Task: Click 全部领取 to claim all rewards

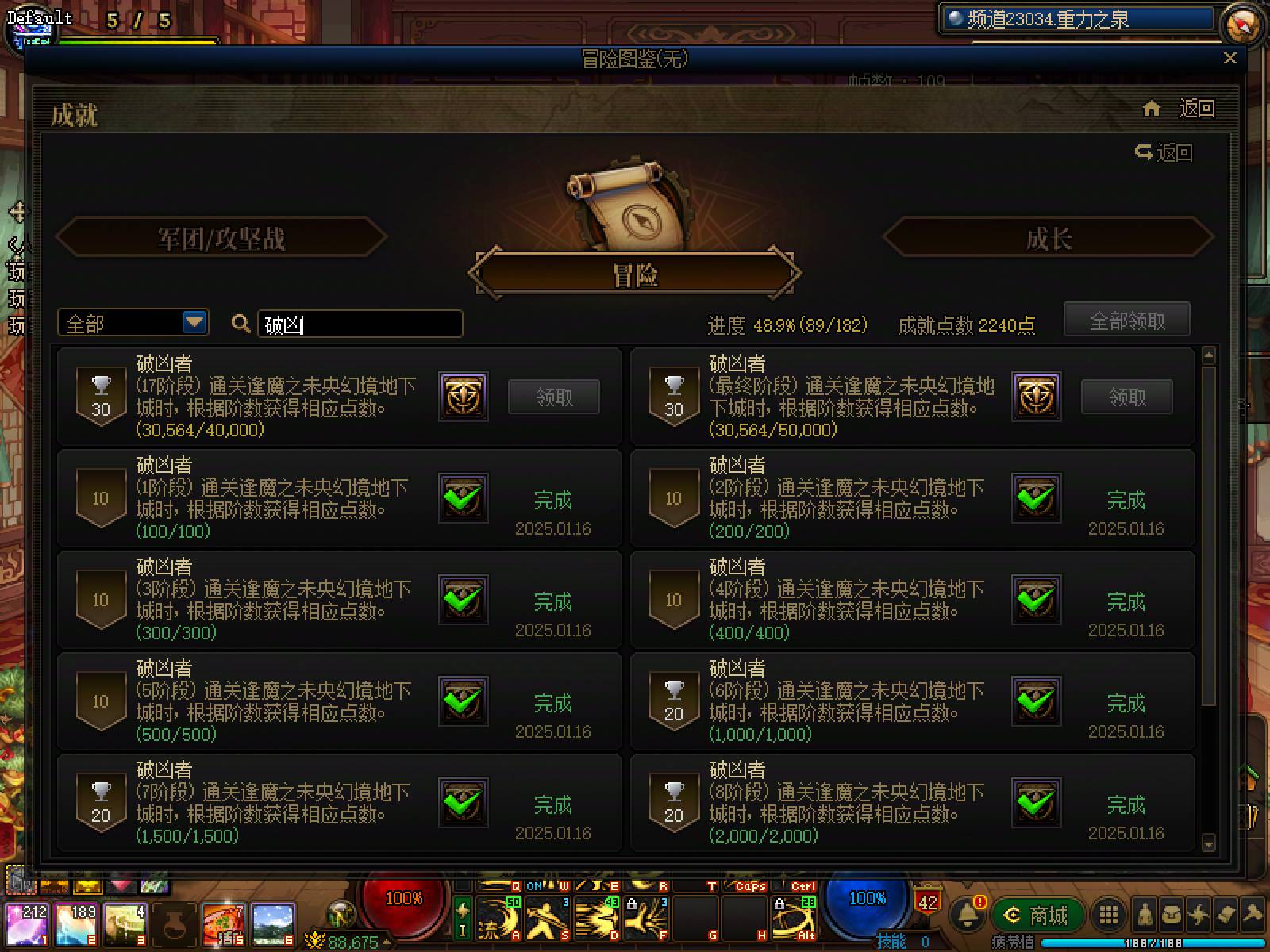Action: 1126,319
